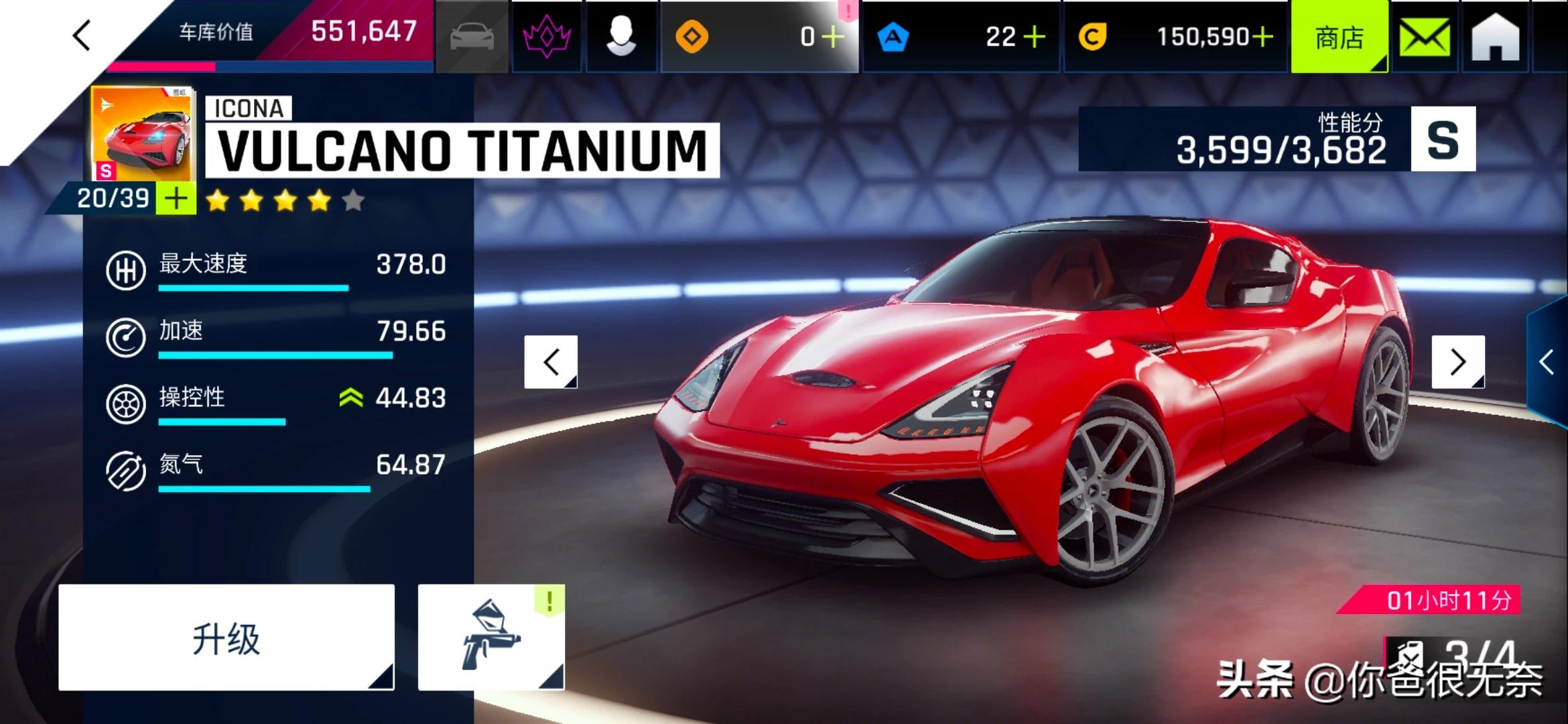This screenshot has width=1568, height=724.
Task: Open the spray gun paint customization
Action: point(491,638)
